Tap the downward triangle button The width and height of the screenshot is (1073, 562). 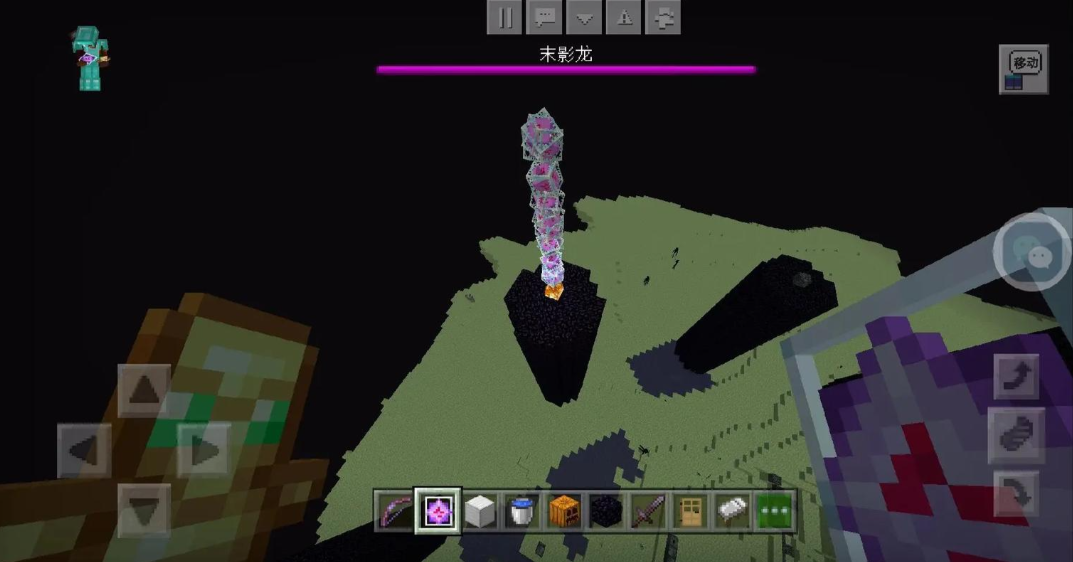click(584, 17)
